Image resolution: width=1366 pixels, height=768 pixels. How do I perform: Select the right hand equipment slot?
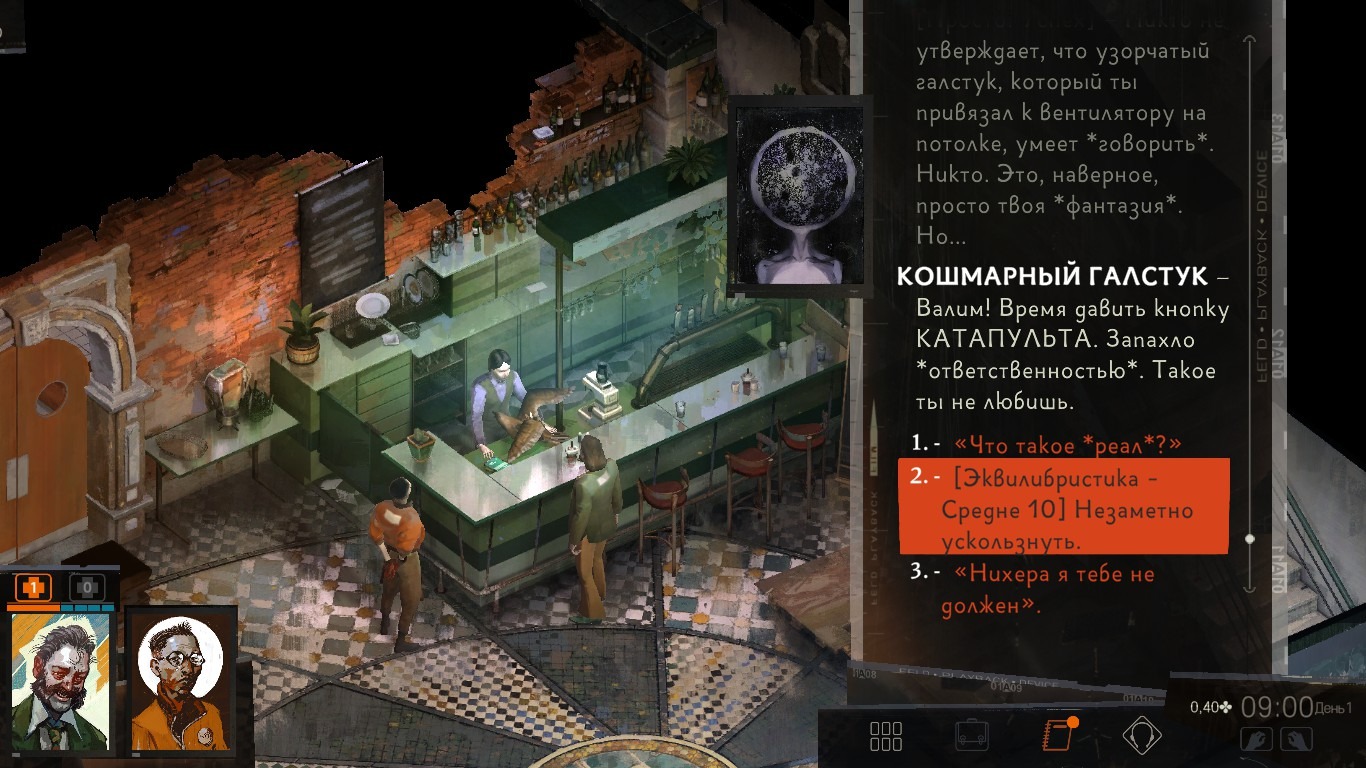point(1296,740)
